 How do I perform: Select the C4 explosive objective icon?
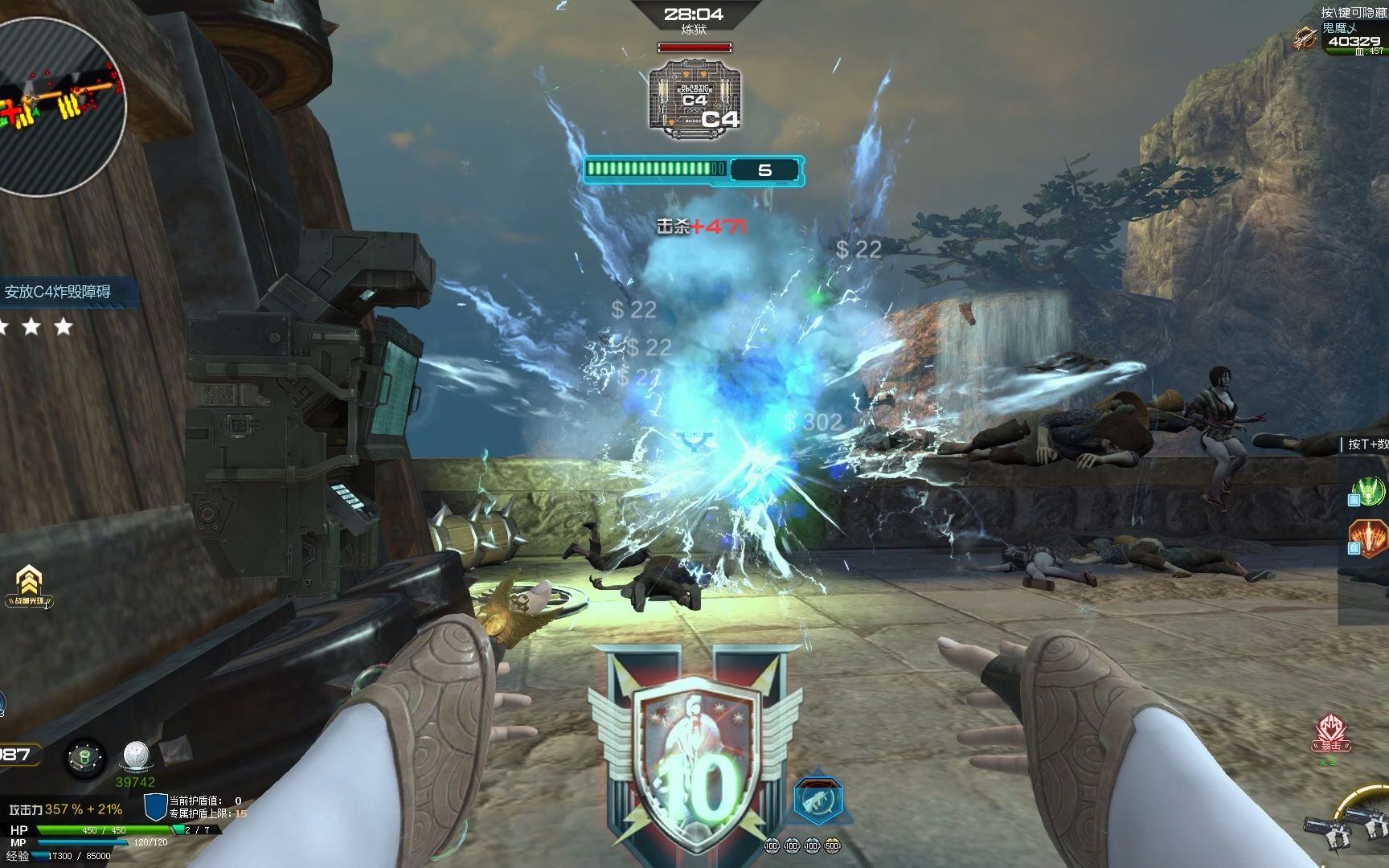pos(694,96)
